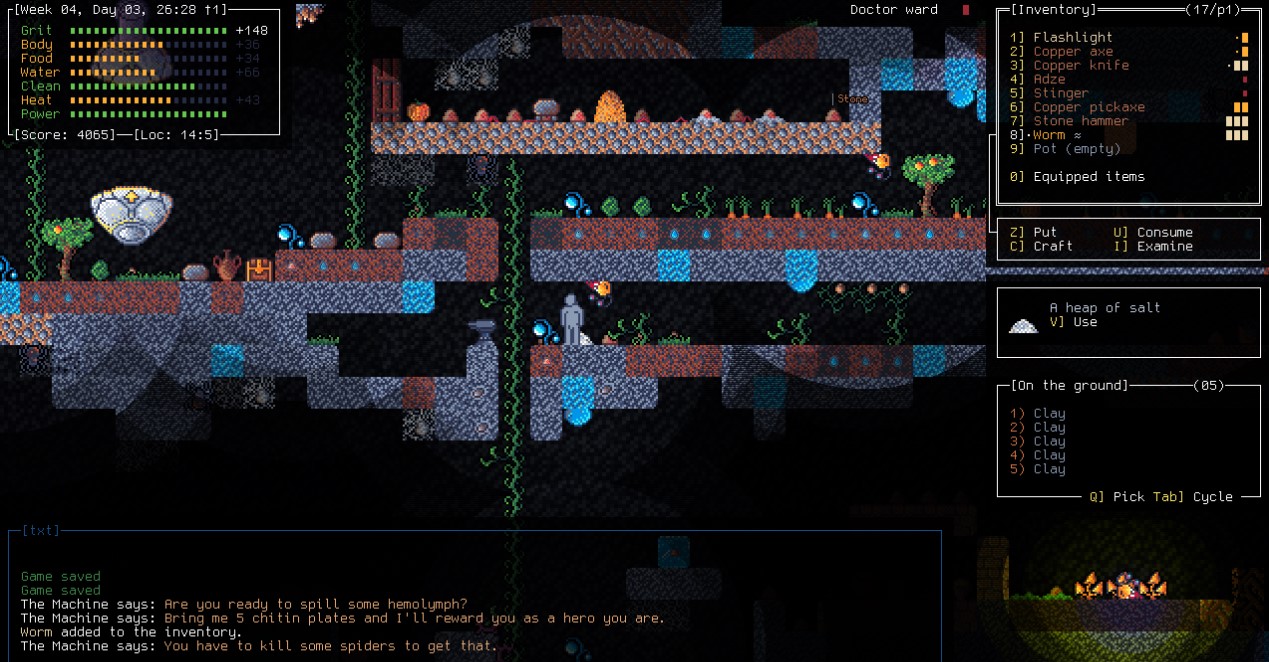Screen dimensions: 1269x662
Task: Select the empty Pot entry
Action: (x=1076, y=149)
